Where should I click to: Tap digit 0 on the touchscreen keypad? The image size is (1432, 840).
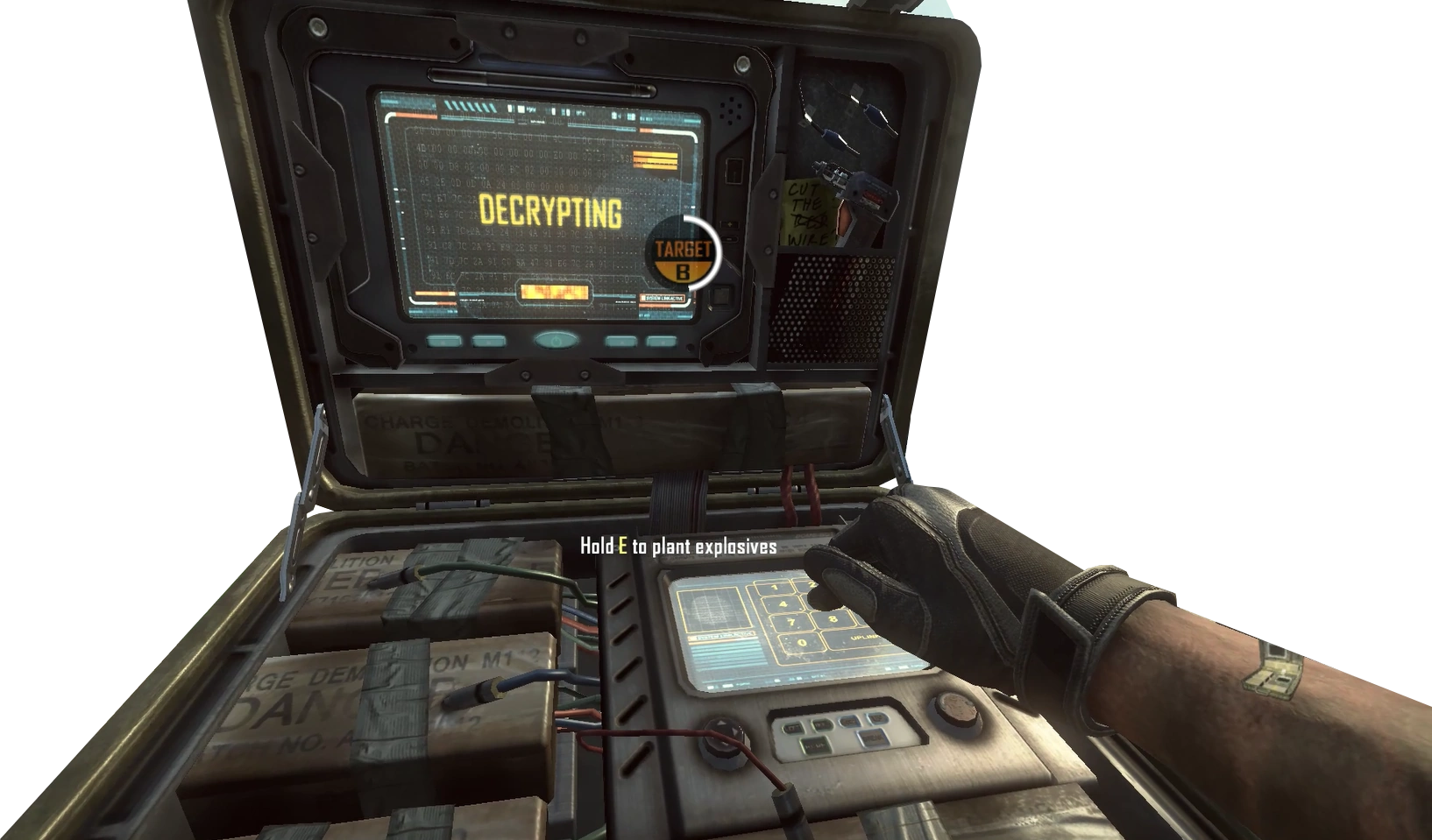(801, 642)
